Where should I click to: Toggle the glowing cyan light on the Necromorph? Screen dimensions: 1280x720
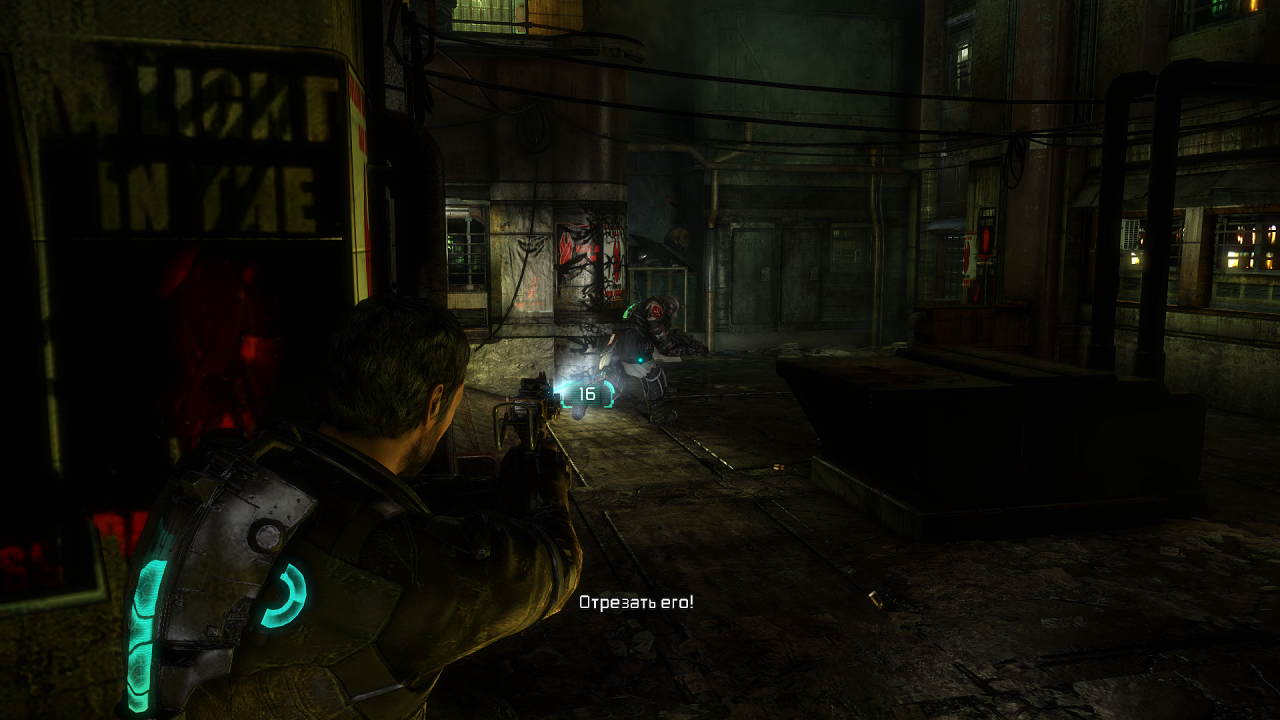pos(640,359)
